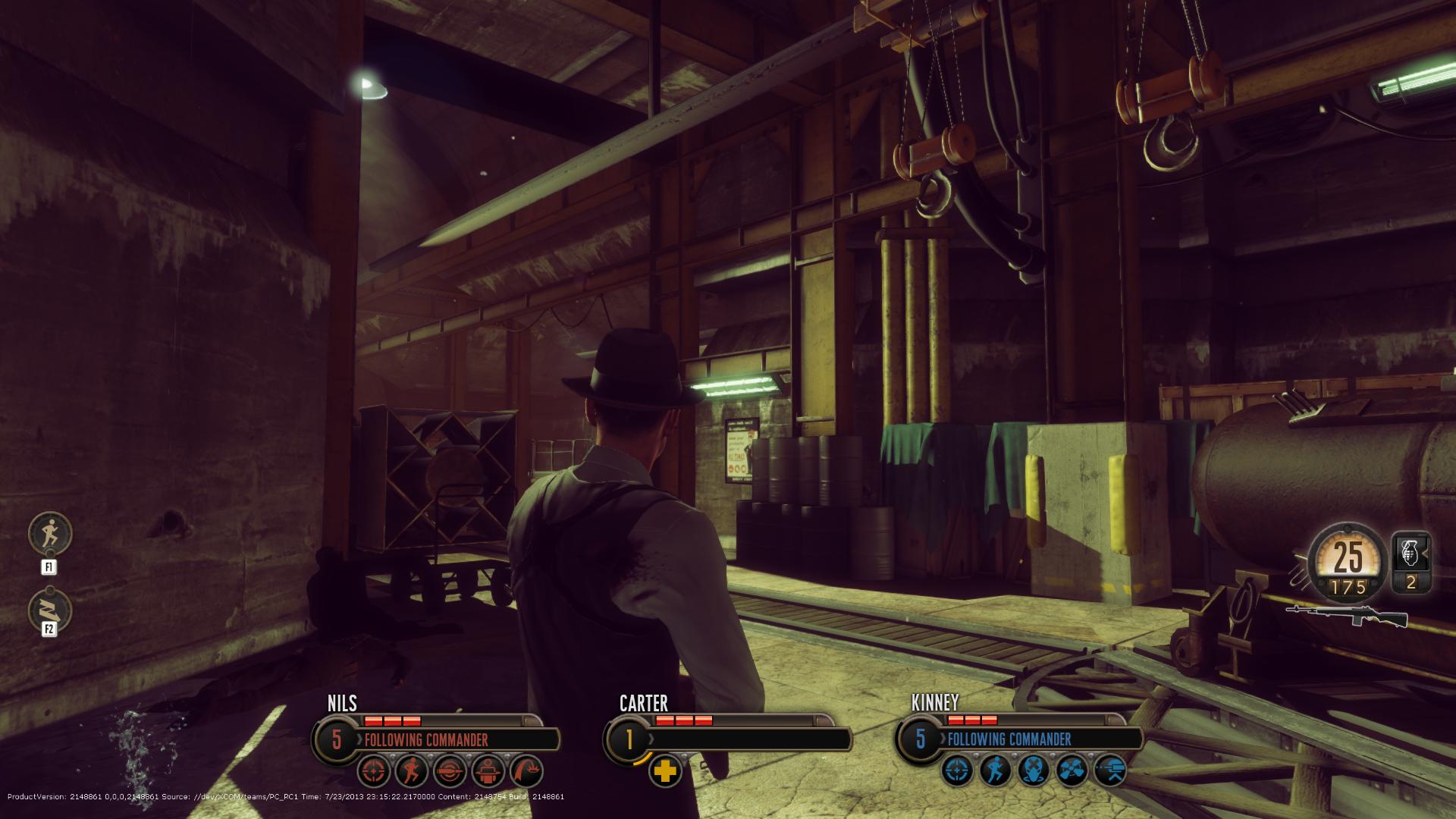The height and width of the screenshot is (819, 1456).
Task: Use Nils's red crosshair target ability
Action: coord(375,771)
